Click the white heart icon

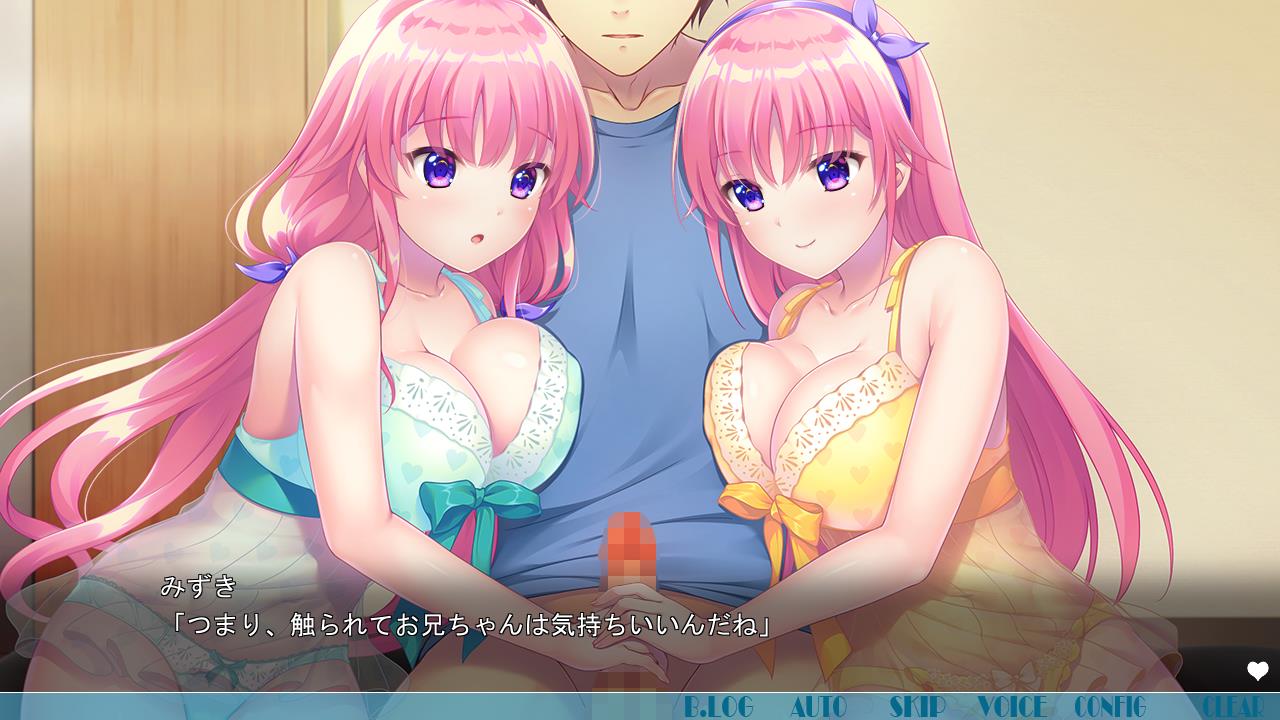pos(1257,671)
